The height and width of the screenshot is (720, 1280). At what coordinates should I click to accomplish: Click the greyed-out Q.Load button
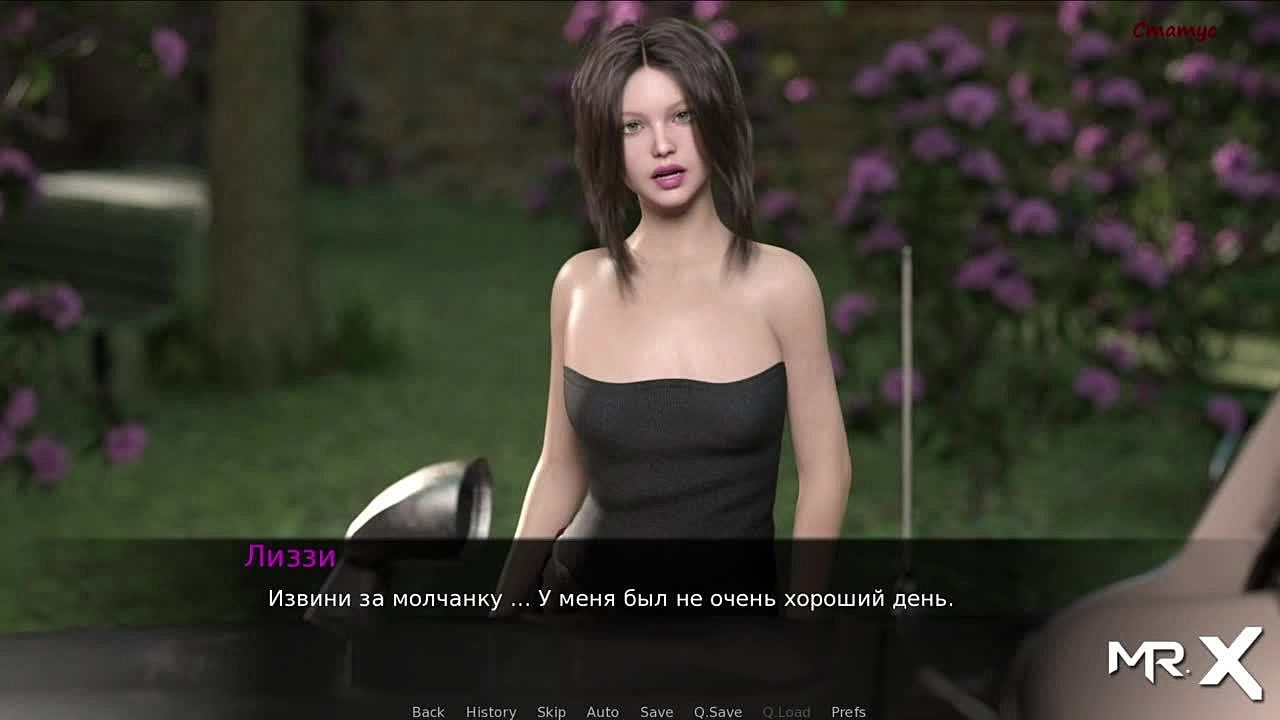[x=786, y=712]
